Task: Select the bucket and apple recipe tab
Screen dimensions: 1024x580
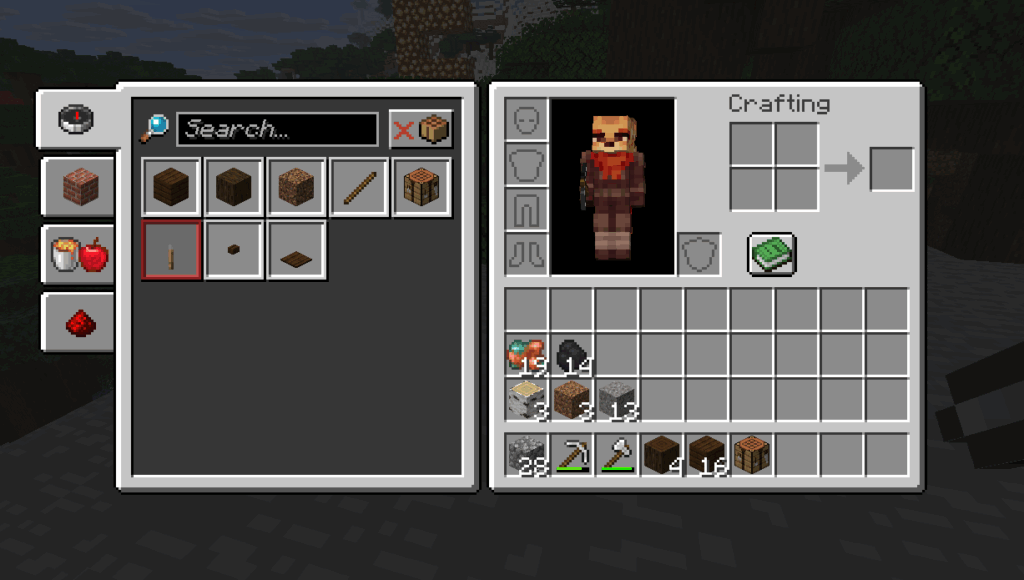Action: point(79,255)
